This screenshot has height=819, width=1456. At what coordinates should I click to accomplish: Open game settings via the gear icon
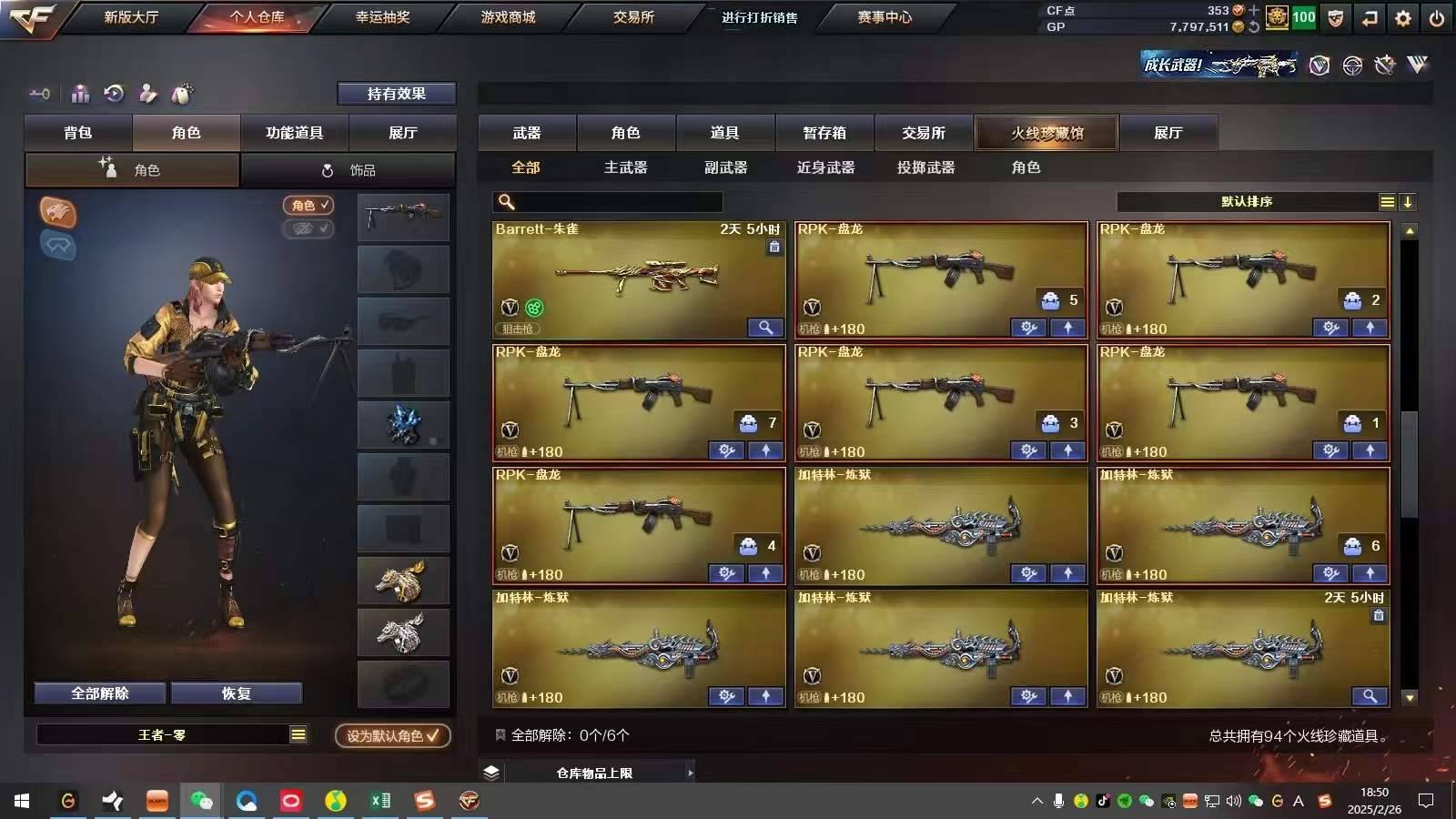[1403, 17]
